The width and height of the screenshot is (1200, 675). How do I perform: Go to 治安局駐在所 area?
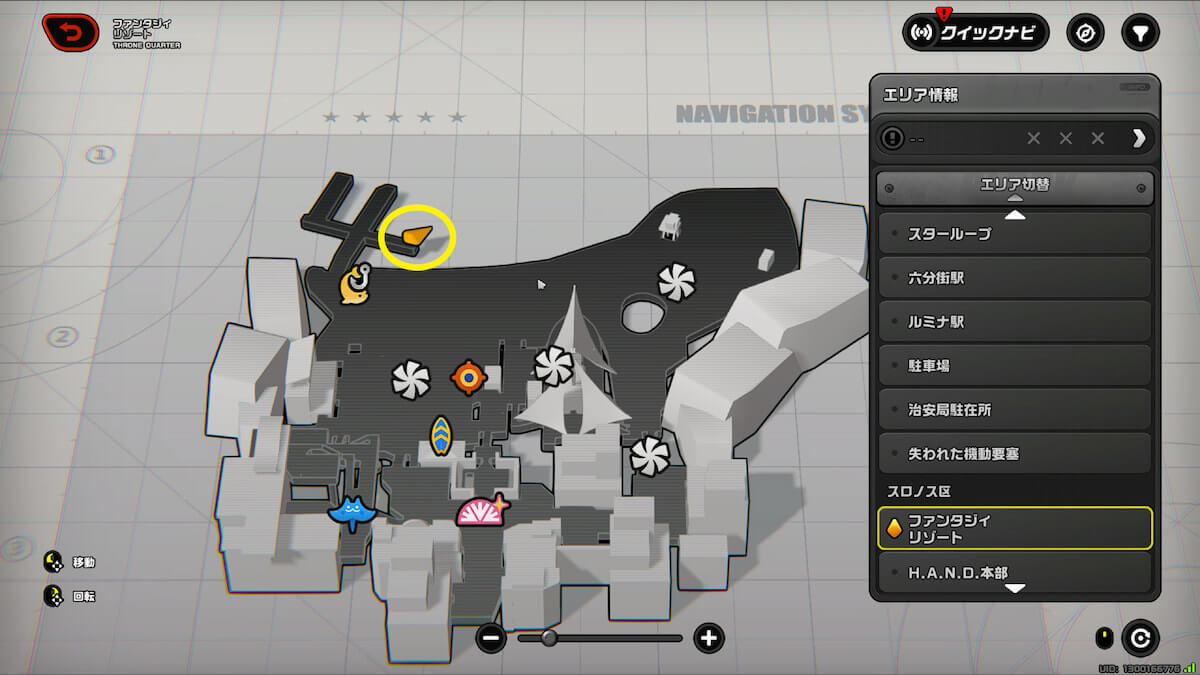(x=1015, y=410)
